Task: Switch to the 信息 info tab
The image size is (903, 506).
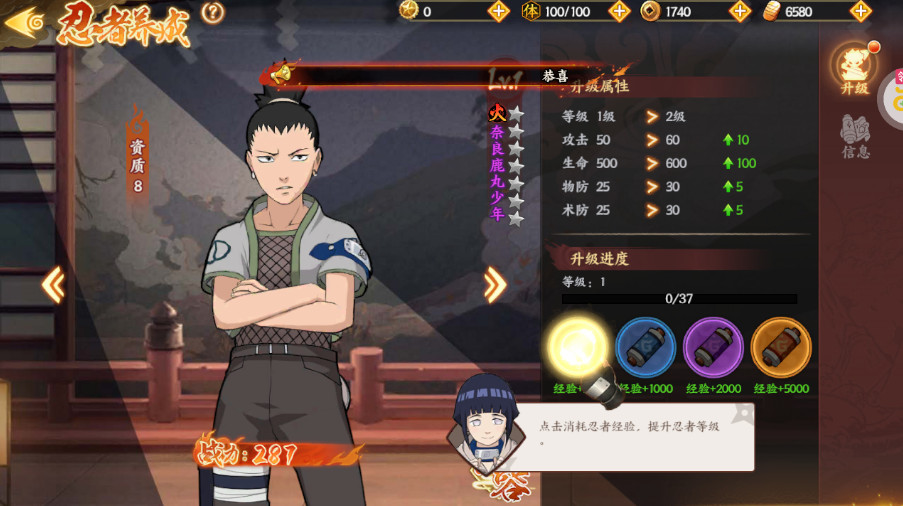Action: [855, 136]
